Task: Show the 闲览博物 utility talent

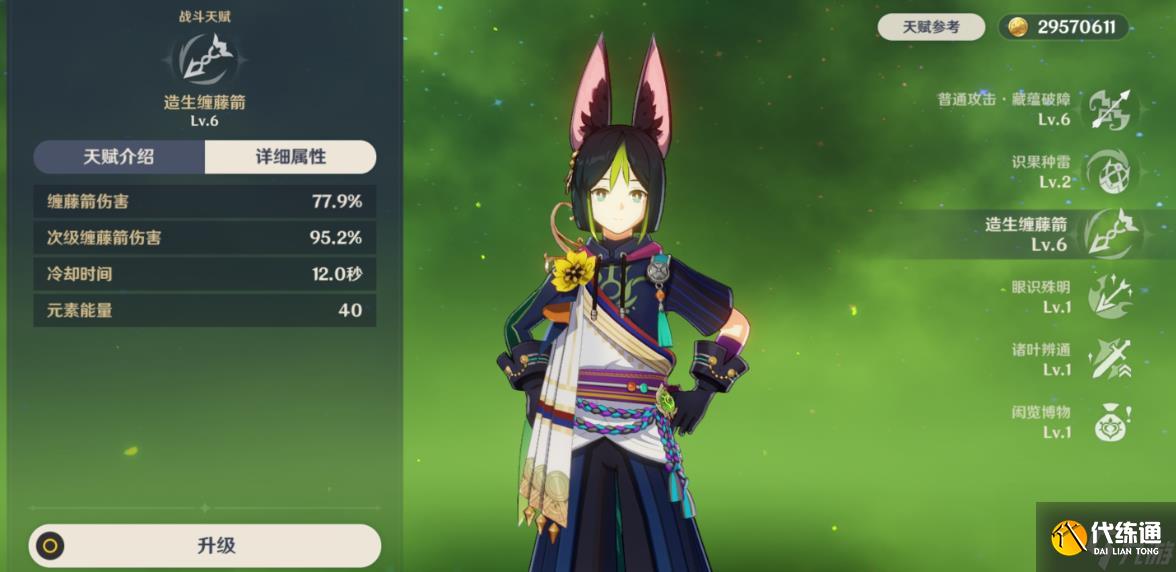Action: click(1108, 421)
